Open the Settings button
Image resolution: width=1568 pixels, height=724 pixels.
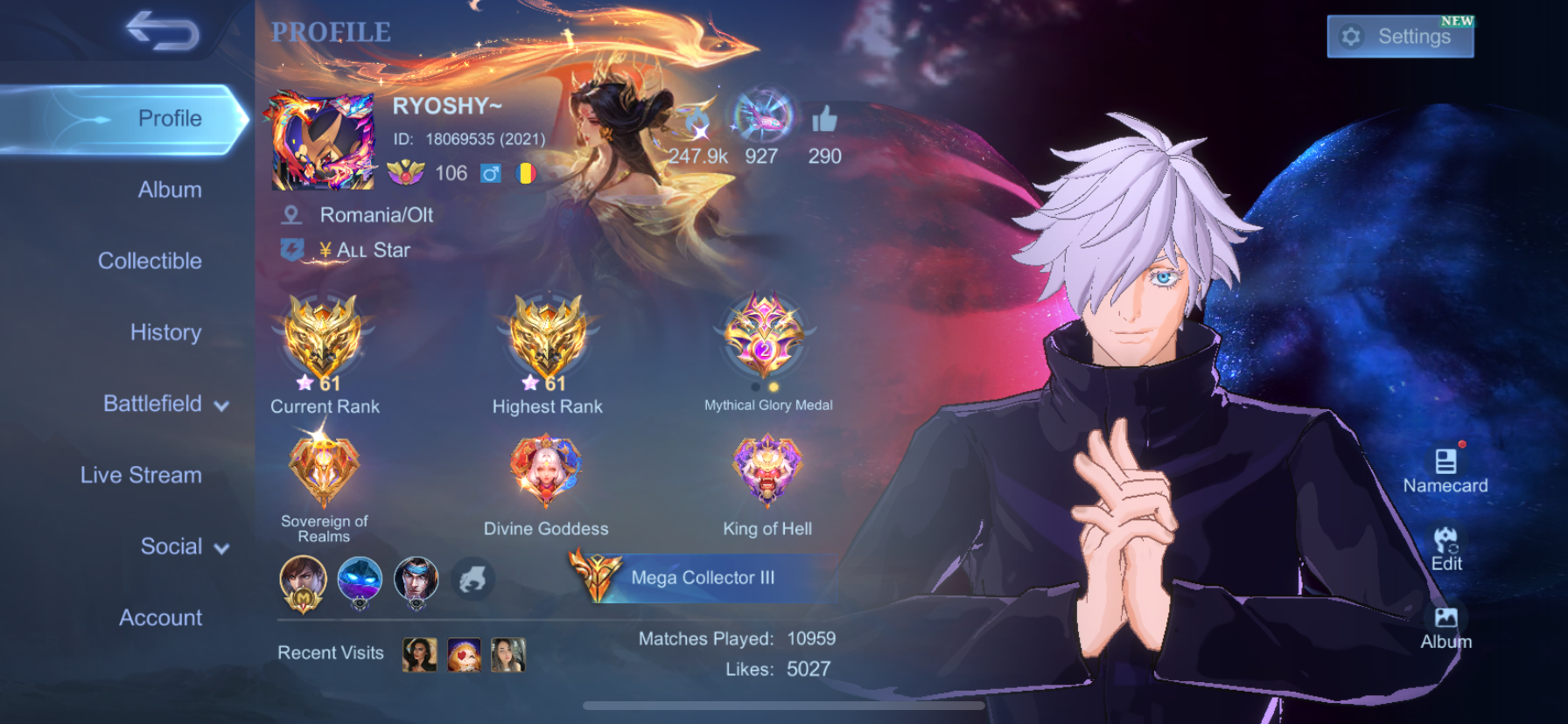pyautogui.click(x=1399, y=37)
